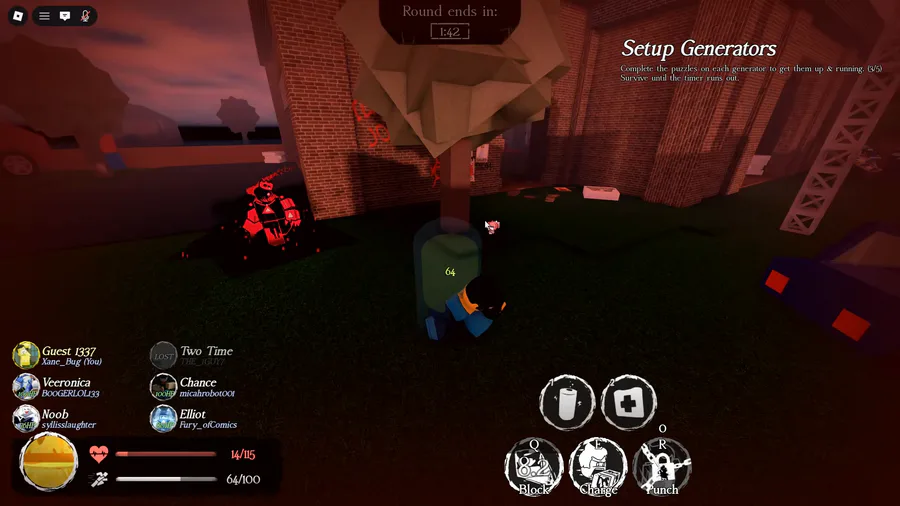Open the Roblox logo menu
The height and width of the screenshot is (506, 900).
point(17,16)
